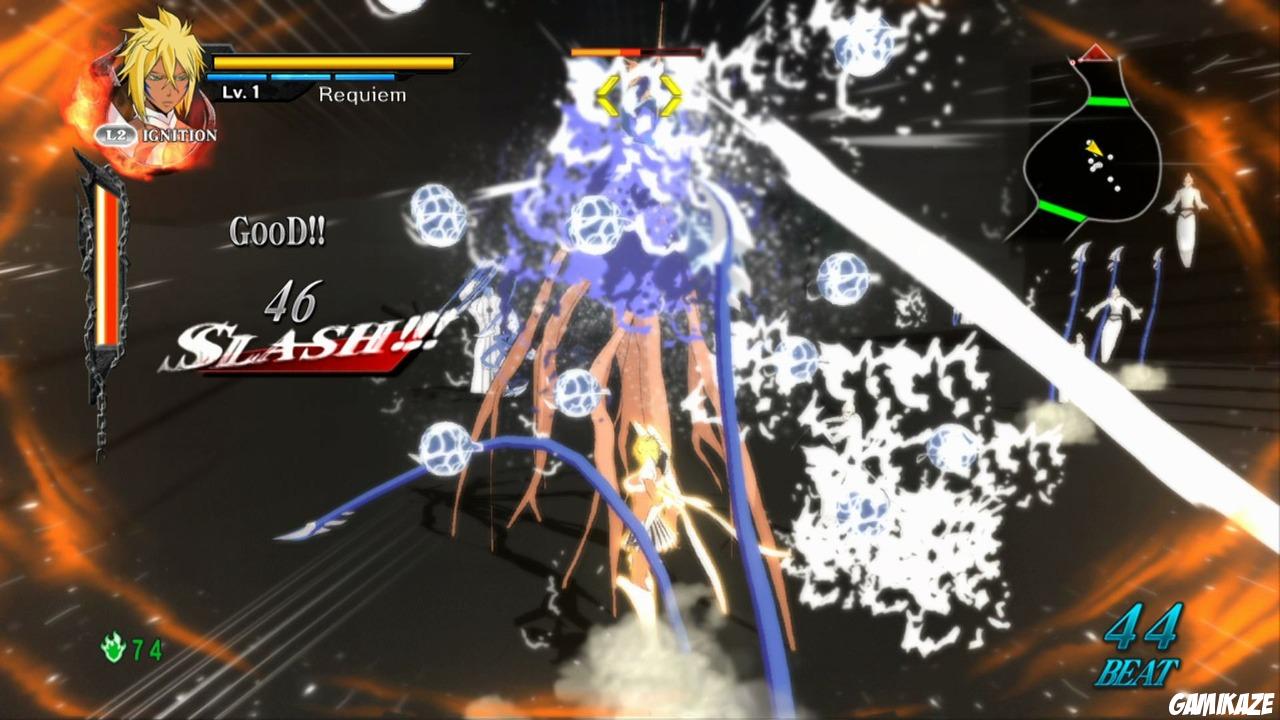Viewport: 1280px width, 720px height.
Task: Select the yellow player arrow on the minimap
Action: (x=1095, y=150)
